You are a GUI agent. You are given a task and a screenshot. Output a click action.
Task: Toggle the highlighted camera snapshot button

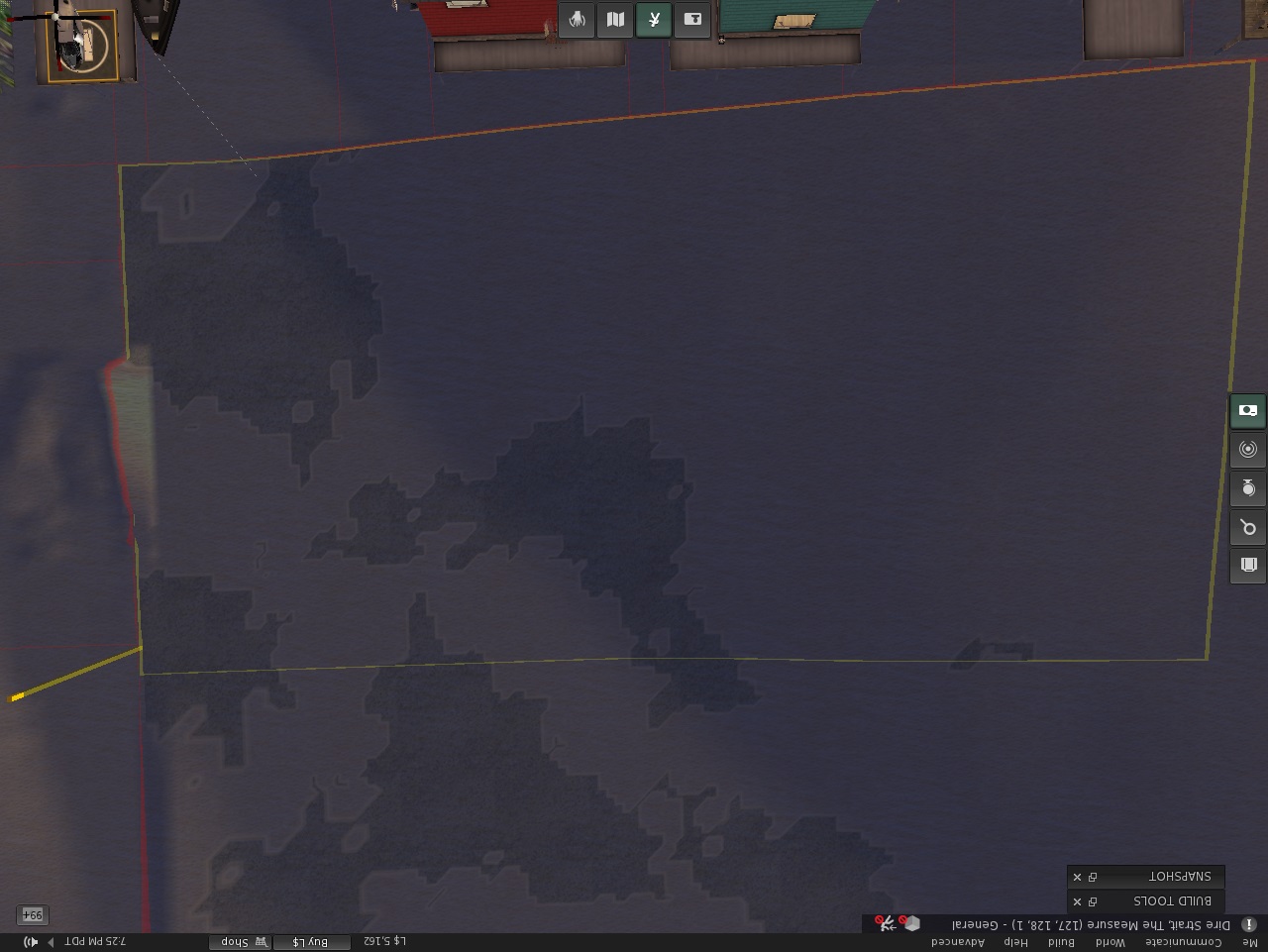(x=1248, y=410)
